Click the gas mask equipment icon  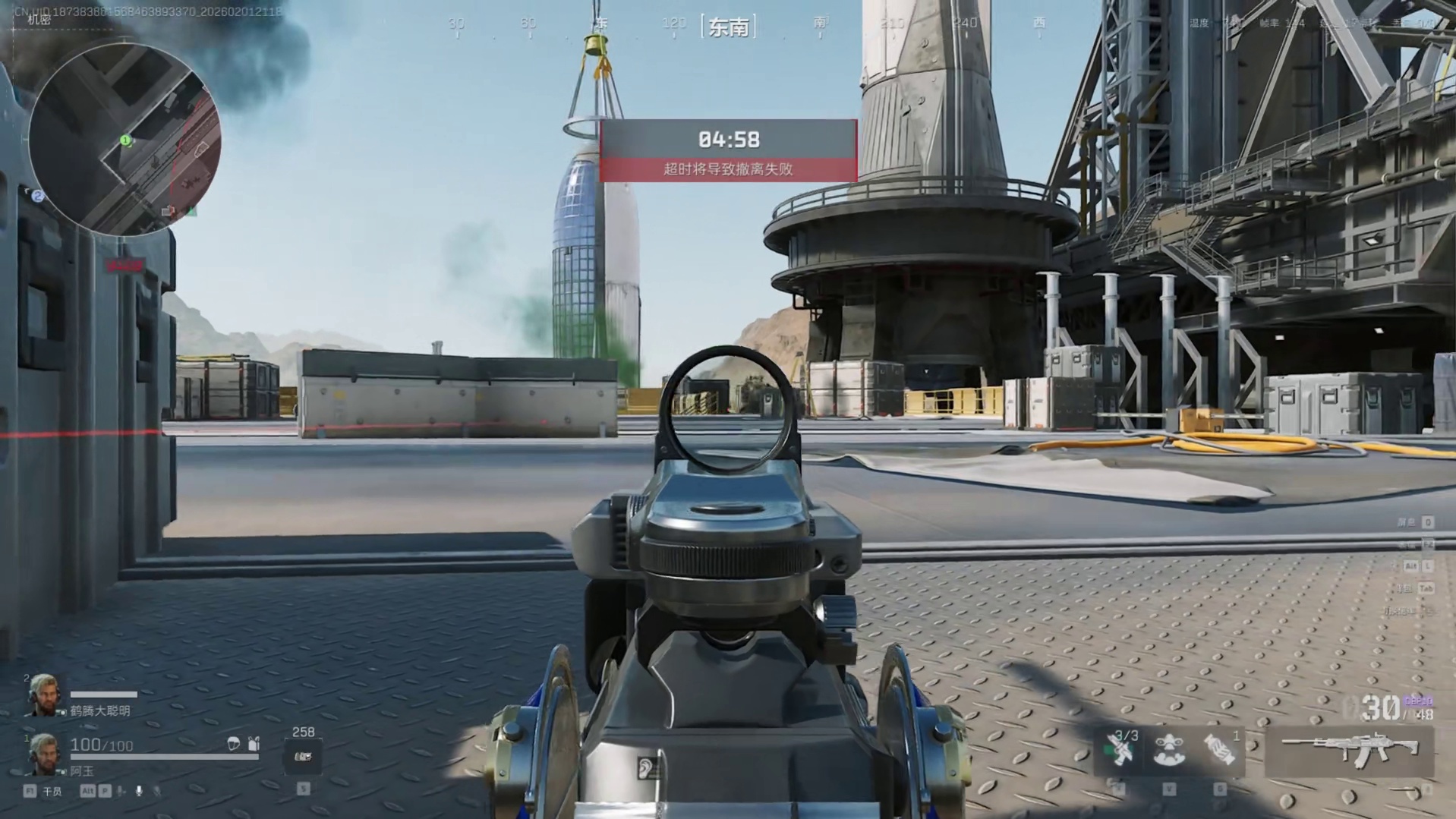point(1169,750)
